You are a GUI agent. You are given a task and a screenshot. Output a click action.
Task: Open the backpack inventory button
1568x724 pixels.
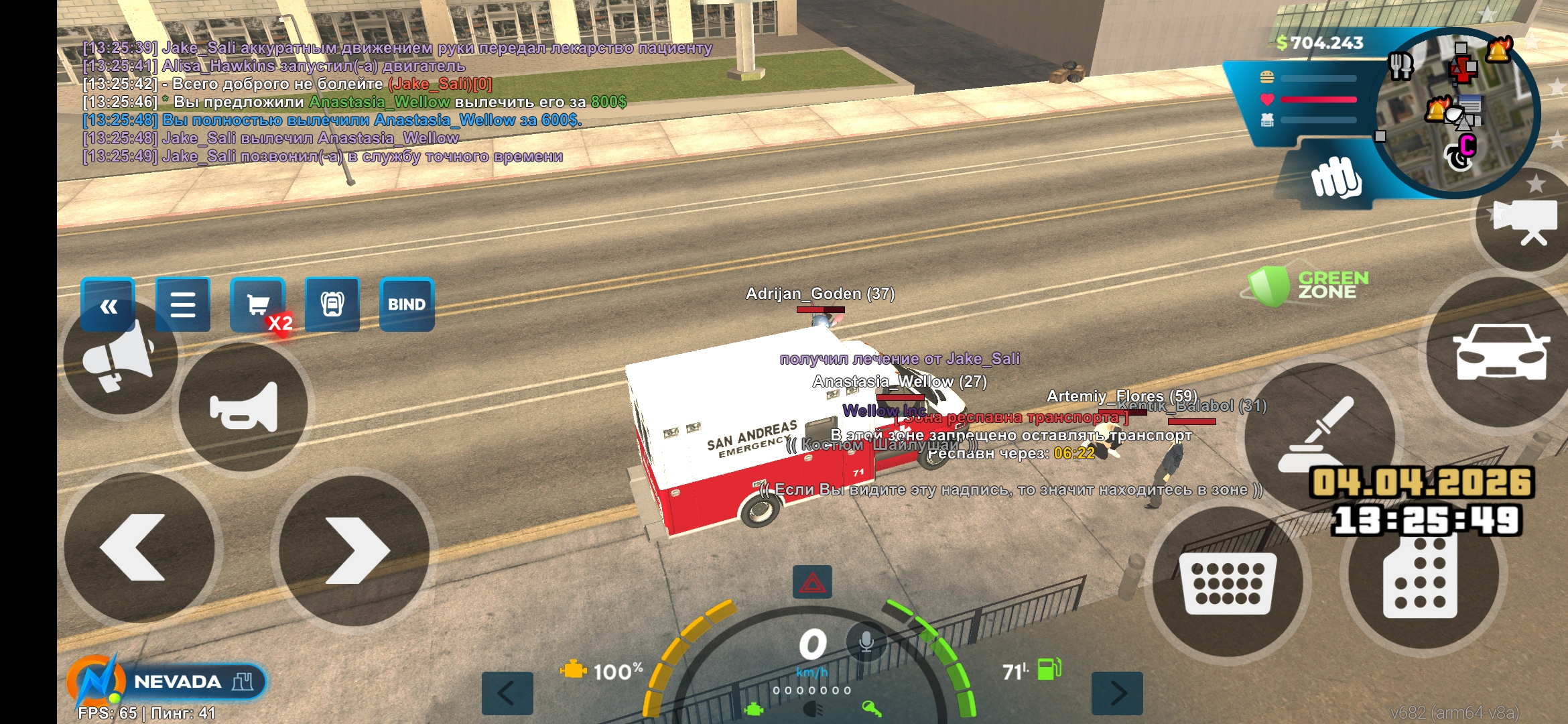point(332,305)
